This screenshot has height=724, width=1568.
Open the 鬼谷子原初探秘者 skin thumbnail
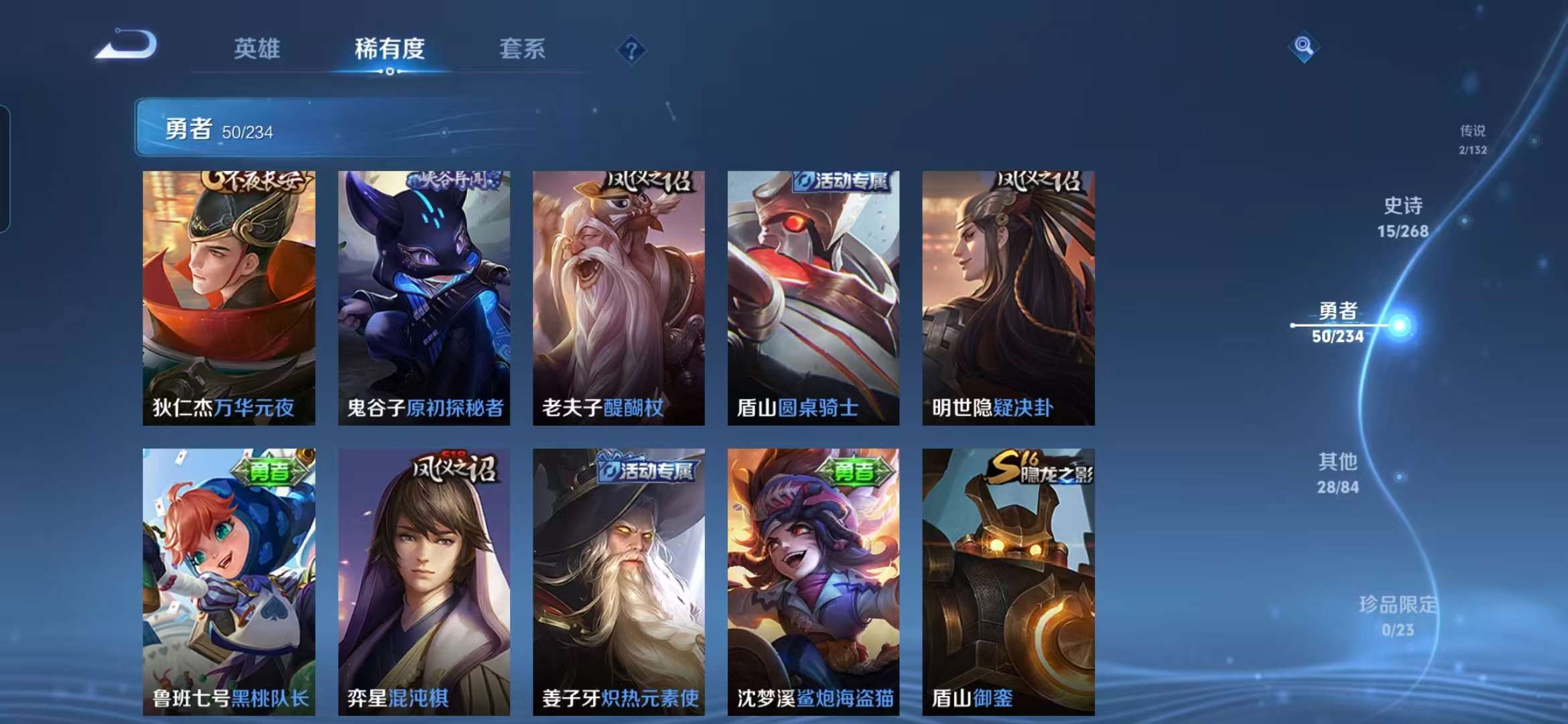(x=423, y=288)
